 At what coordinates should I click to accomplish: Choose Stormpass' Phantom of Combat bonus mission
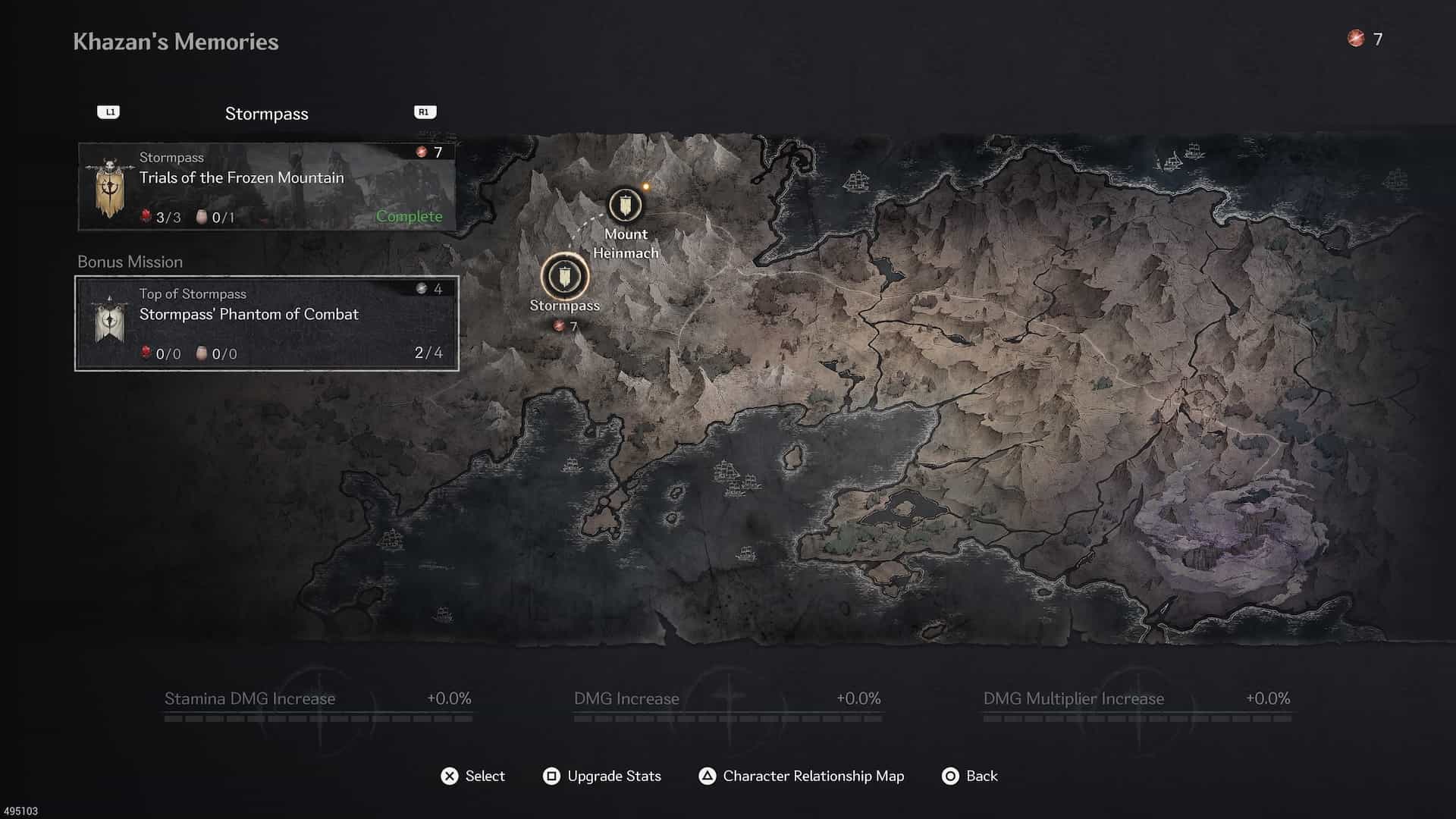[x=267, y=324]
